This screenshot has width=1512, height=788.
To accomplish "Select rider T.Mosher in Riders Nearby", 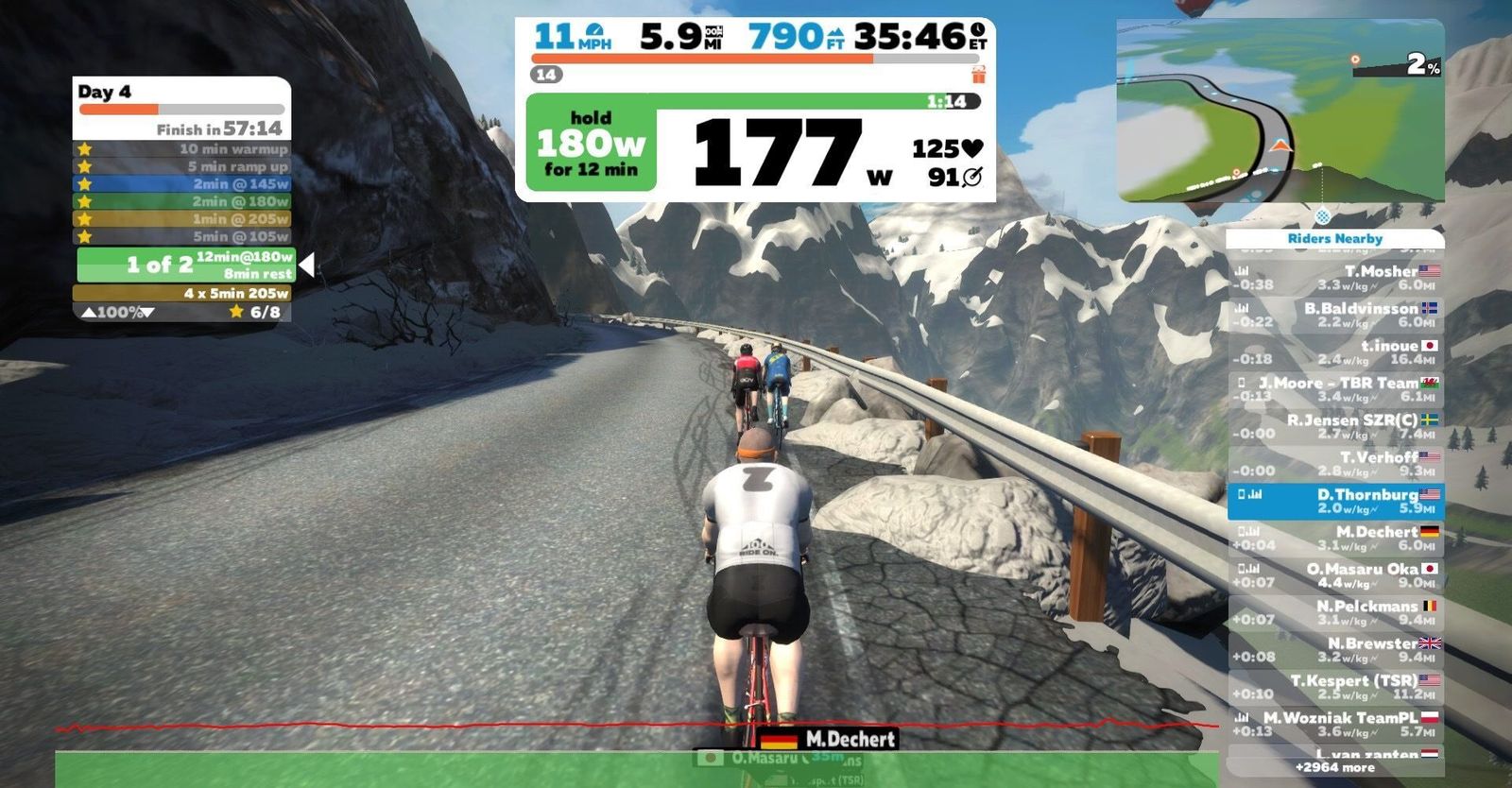I will click(1335, 278).
